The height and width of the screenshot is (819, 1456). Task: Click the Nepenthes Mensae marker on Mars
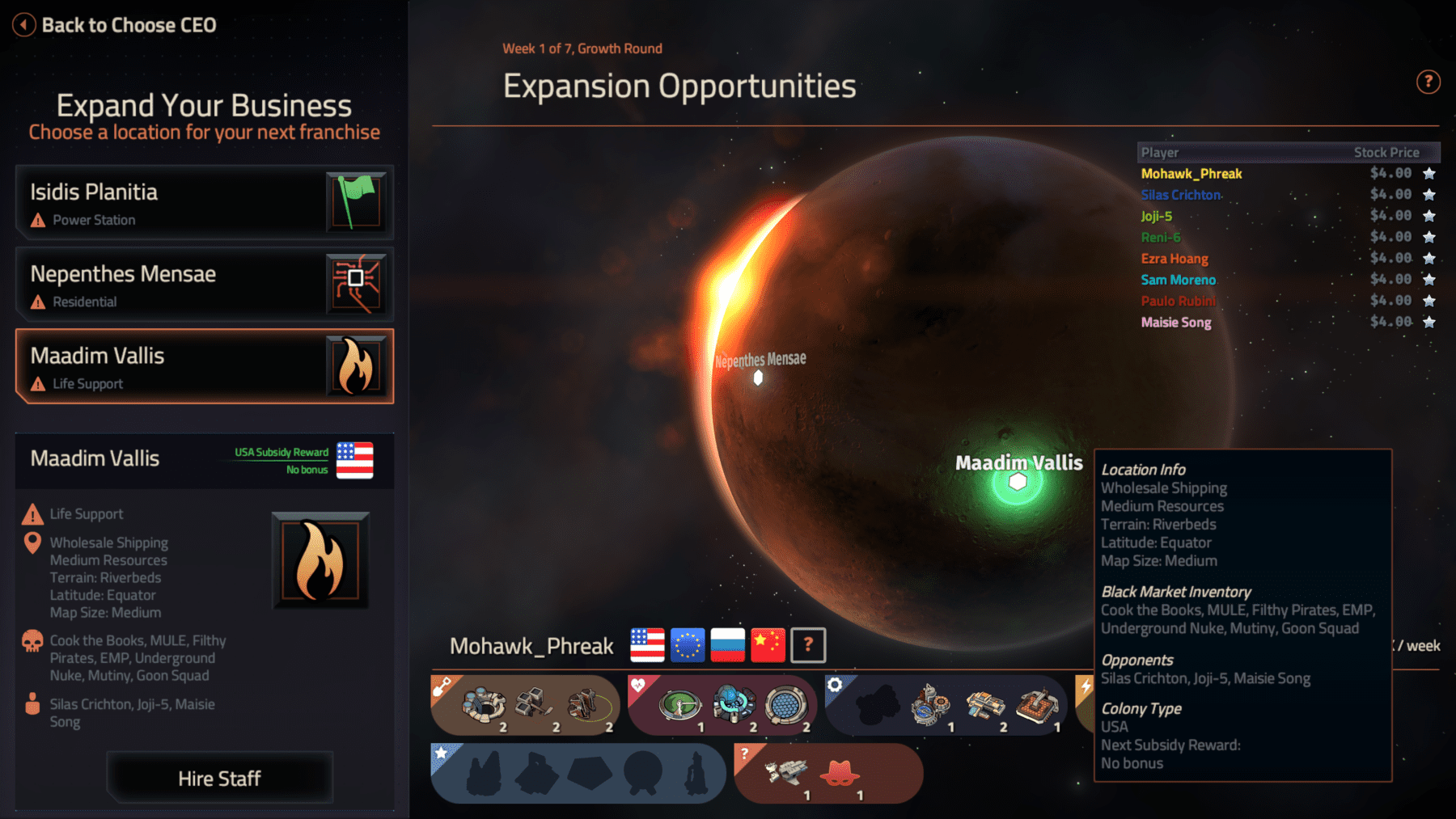tap(758, 378)
